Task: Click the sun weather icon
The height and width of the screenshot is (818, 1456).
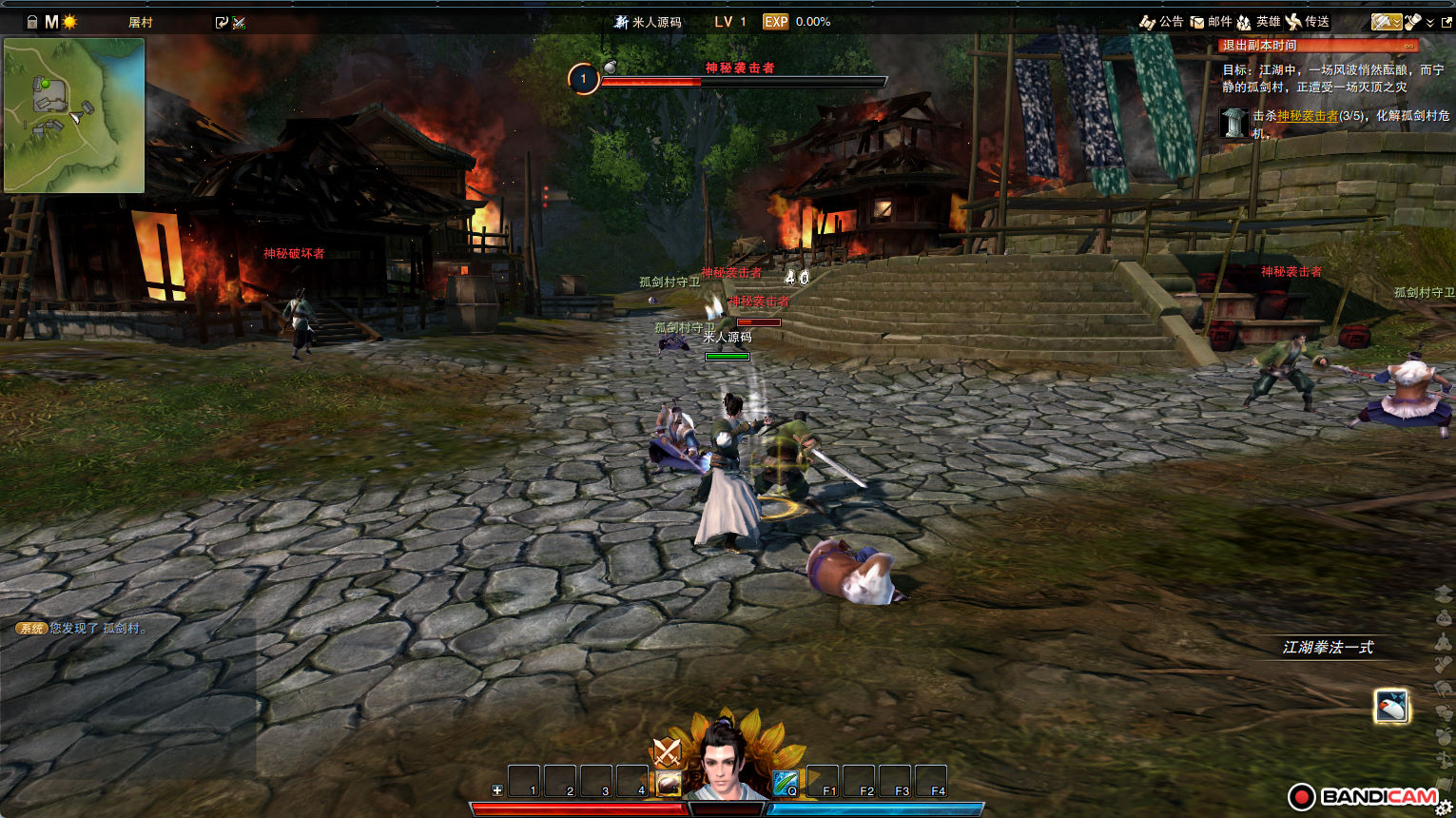Action: pos(69,22)
